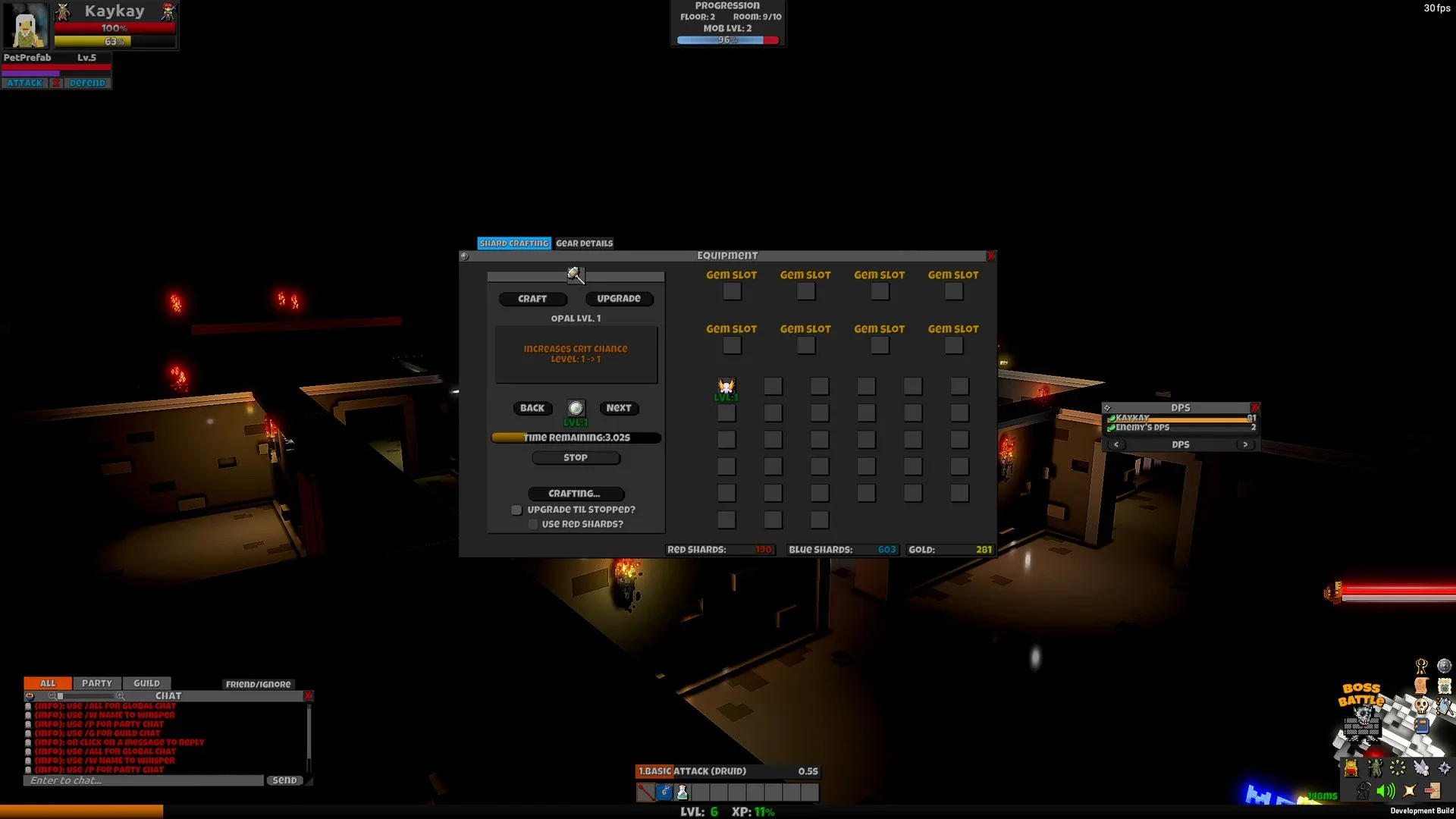This screenshot has height=819, width=1456.
Task: Open the Party chat tab
Action: point(97,683)
